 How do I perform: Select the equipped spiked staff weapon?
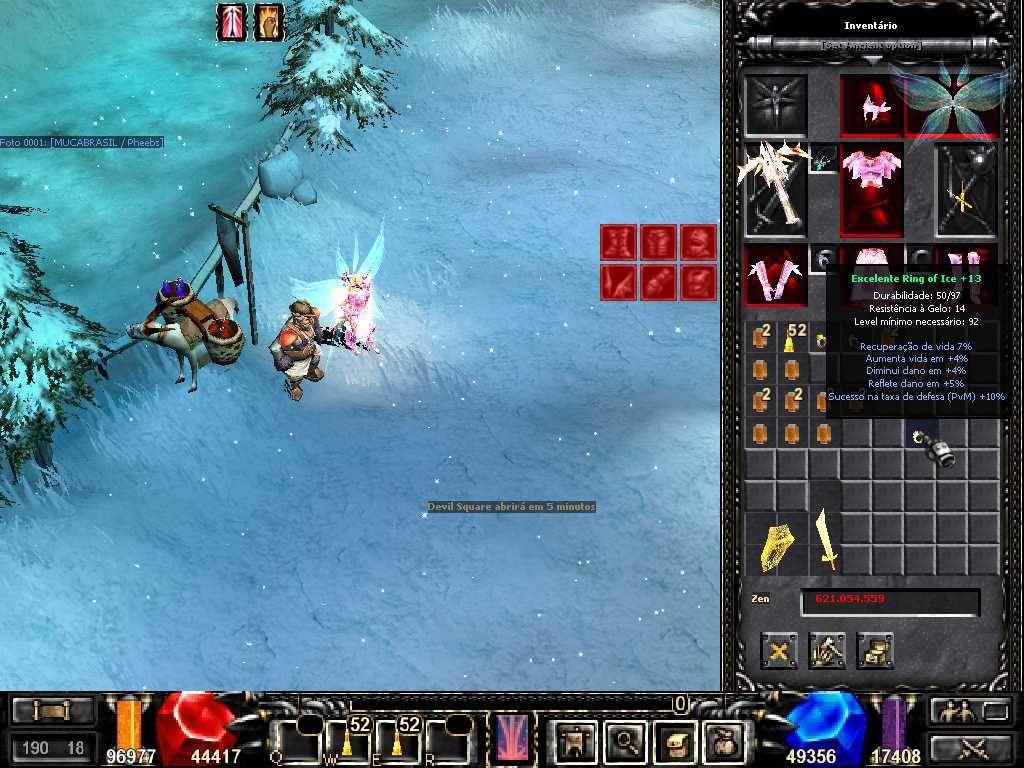click(x=775, y=189)
